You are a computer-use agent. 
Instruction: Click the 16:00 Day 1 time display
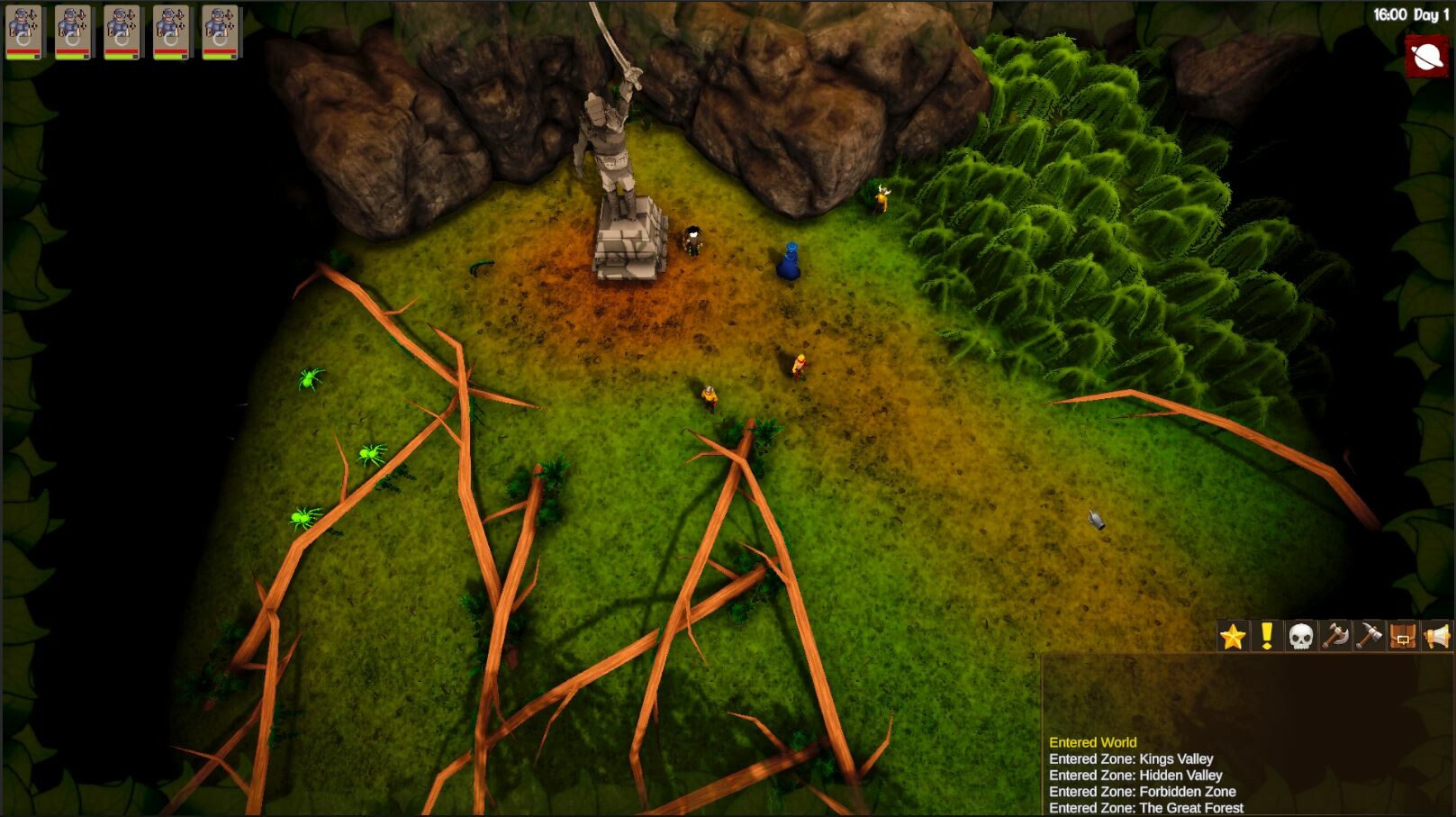(1410, 14)
